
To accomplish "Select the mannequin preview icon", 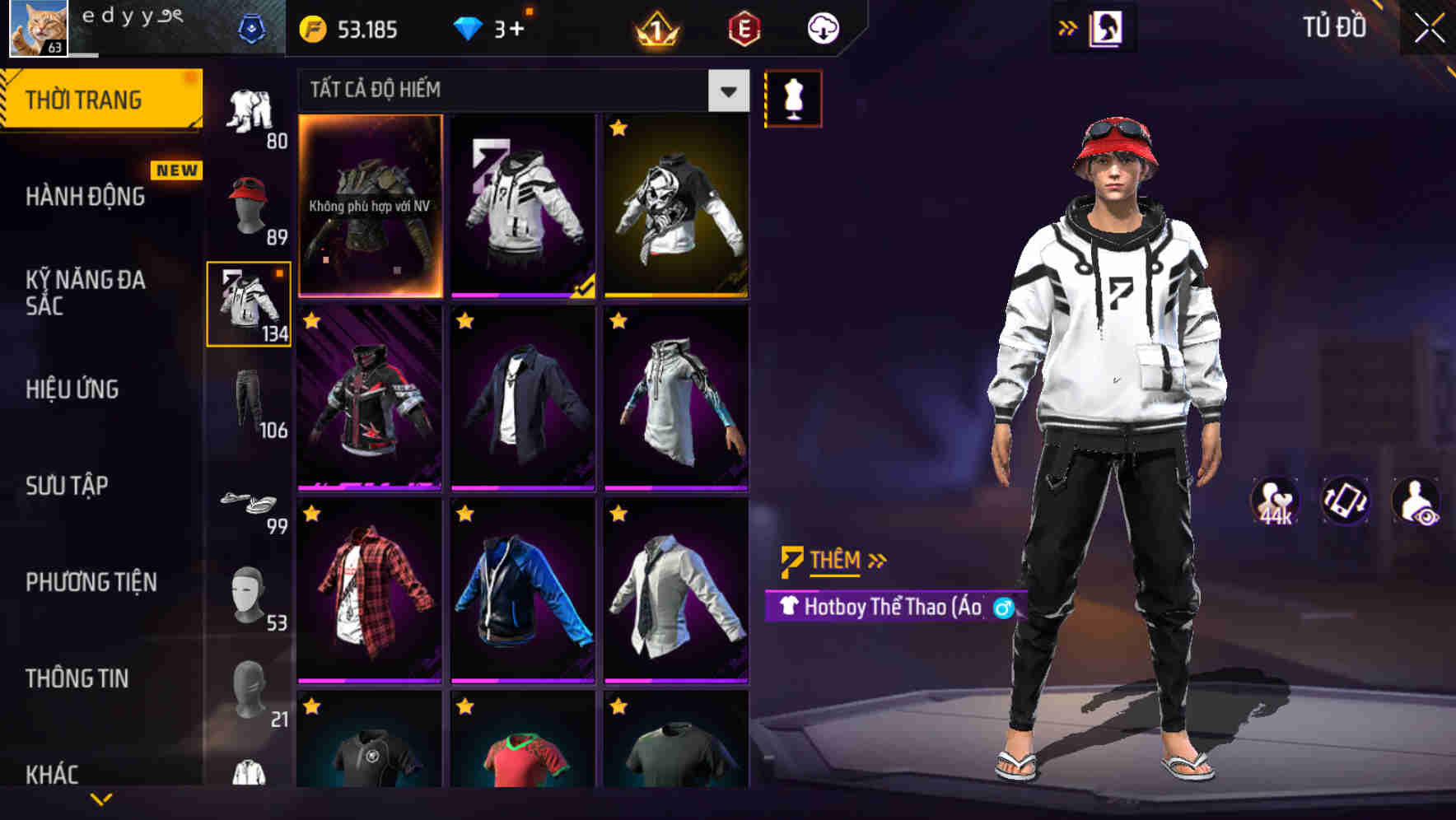I will [792, 97].
